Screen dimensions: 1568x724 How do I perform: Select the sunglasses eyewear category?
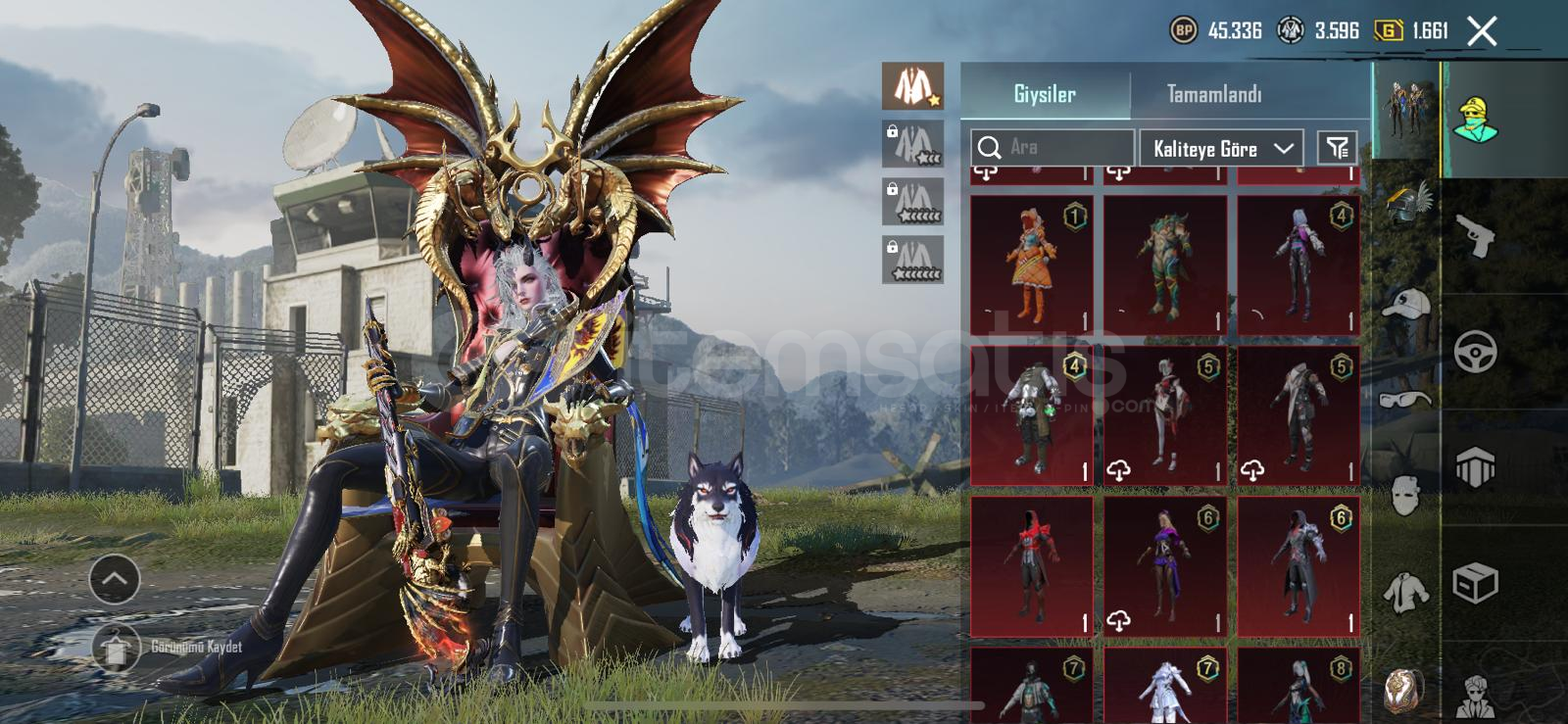[1406, 398]
